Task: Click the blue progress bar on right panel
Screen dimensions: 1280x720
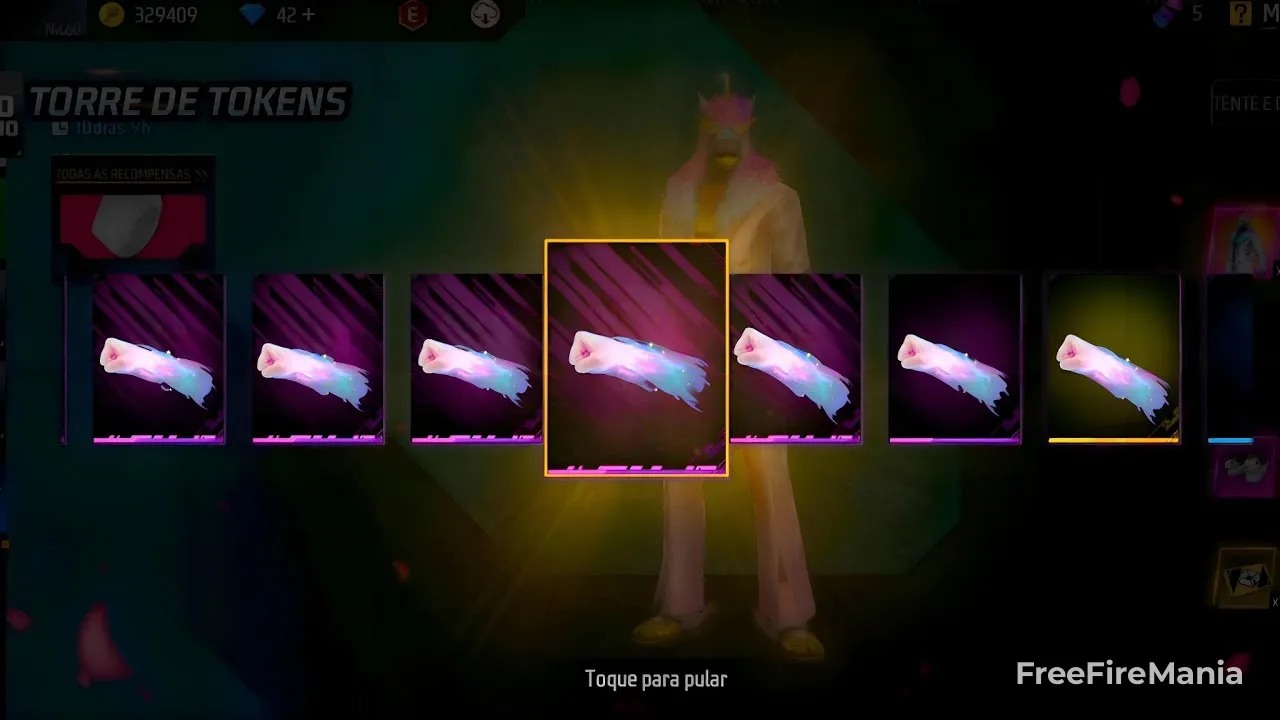Action: pyautogui.click(x=1232, y=438)
